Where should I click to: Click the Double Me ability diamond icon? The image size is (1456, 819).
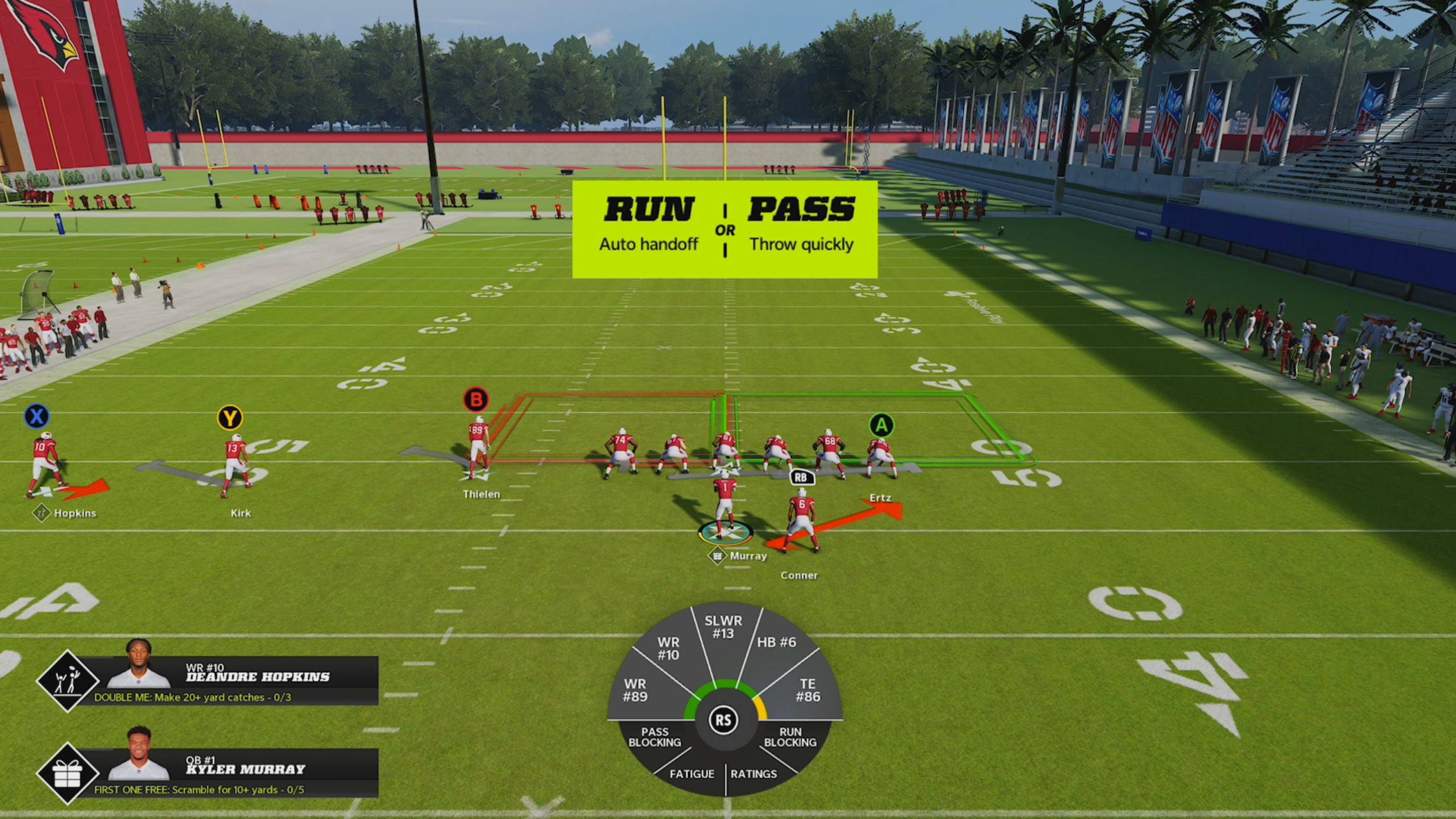click(x=68, y=681)
